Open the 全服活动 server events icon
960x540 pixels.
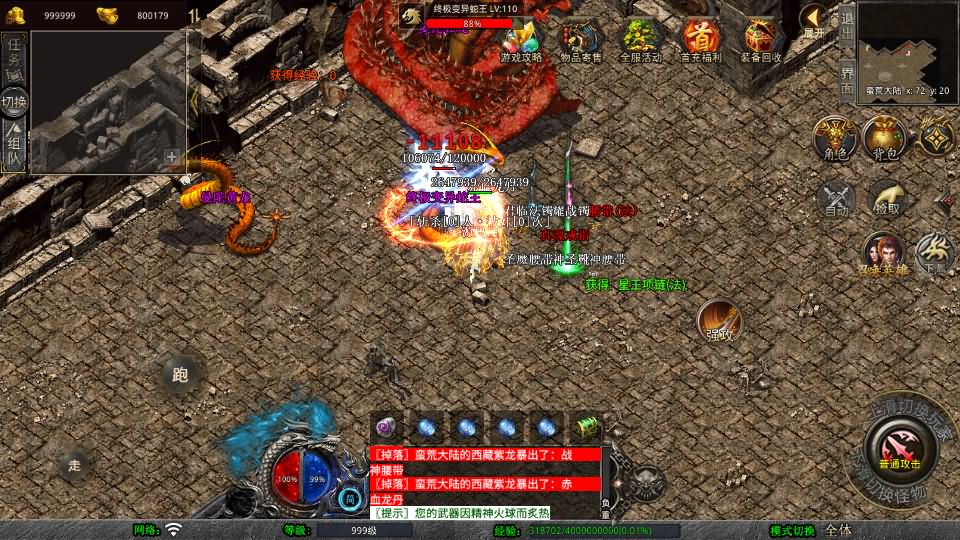tap(641, 40)
